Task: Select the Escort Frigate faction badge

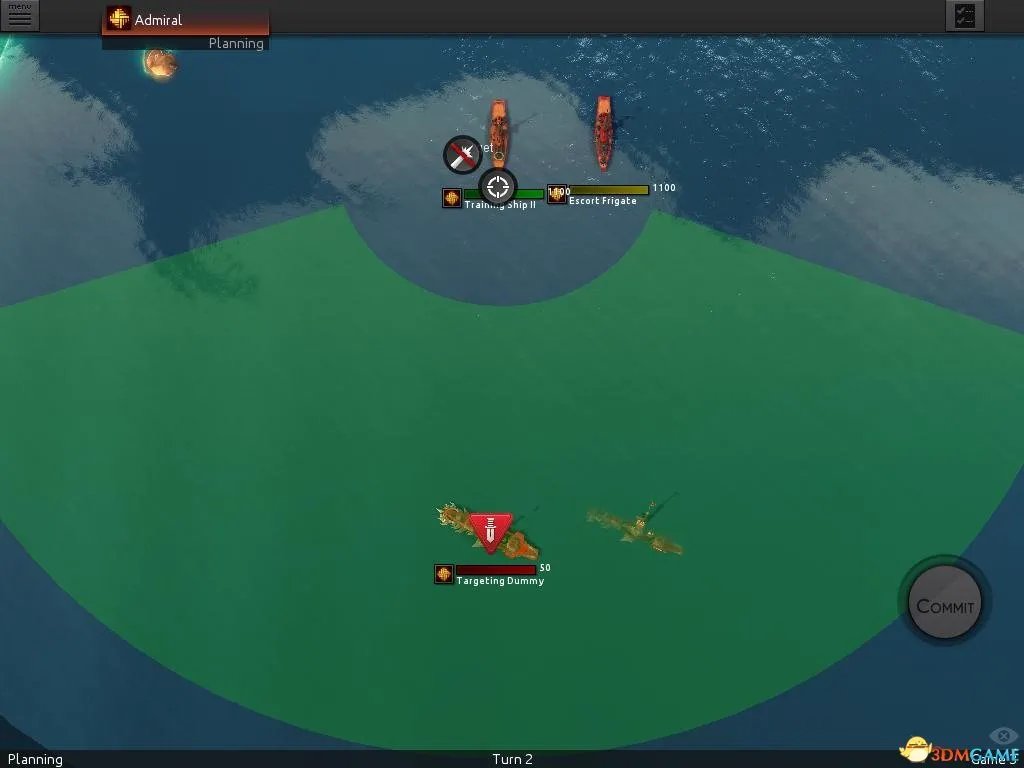Action: (x=557, y=194)
